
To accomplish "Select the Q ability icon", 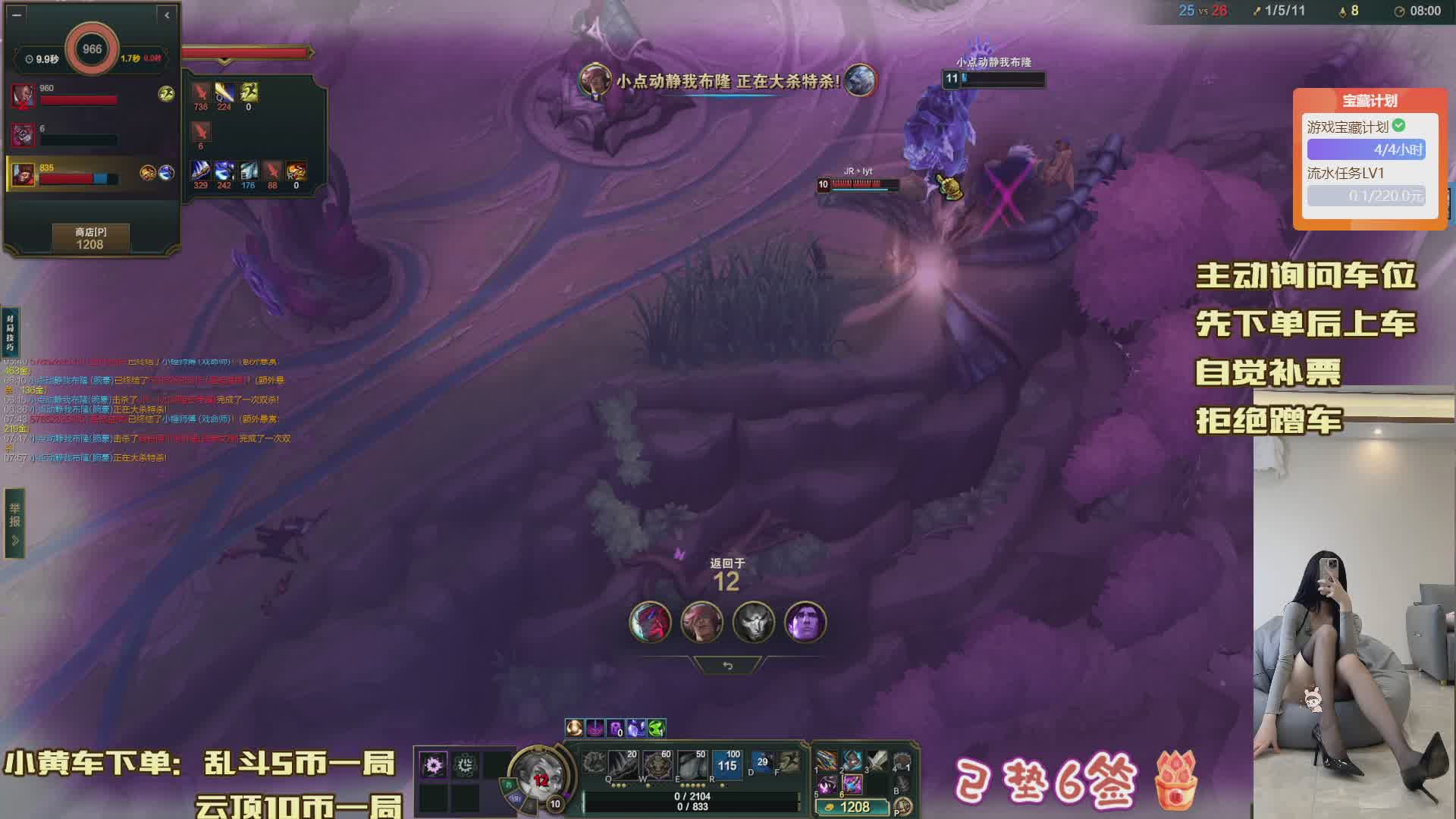I will [622, 764].
